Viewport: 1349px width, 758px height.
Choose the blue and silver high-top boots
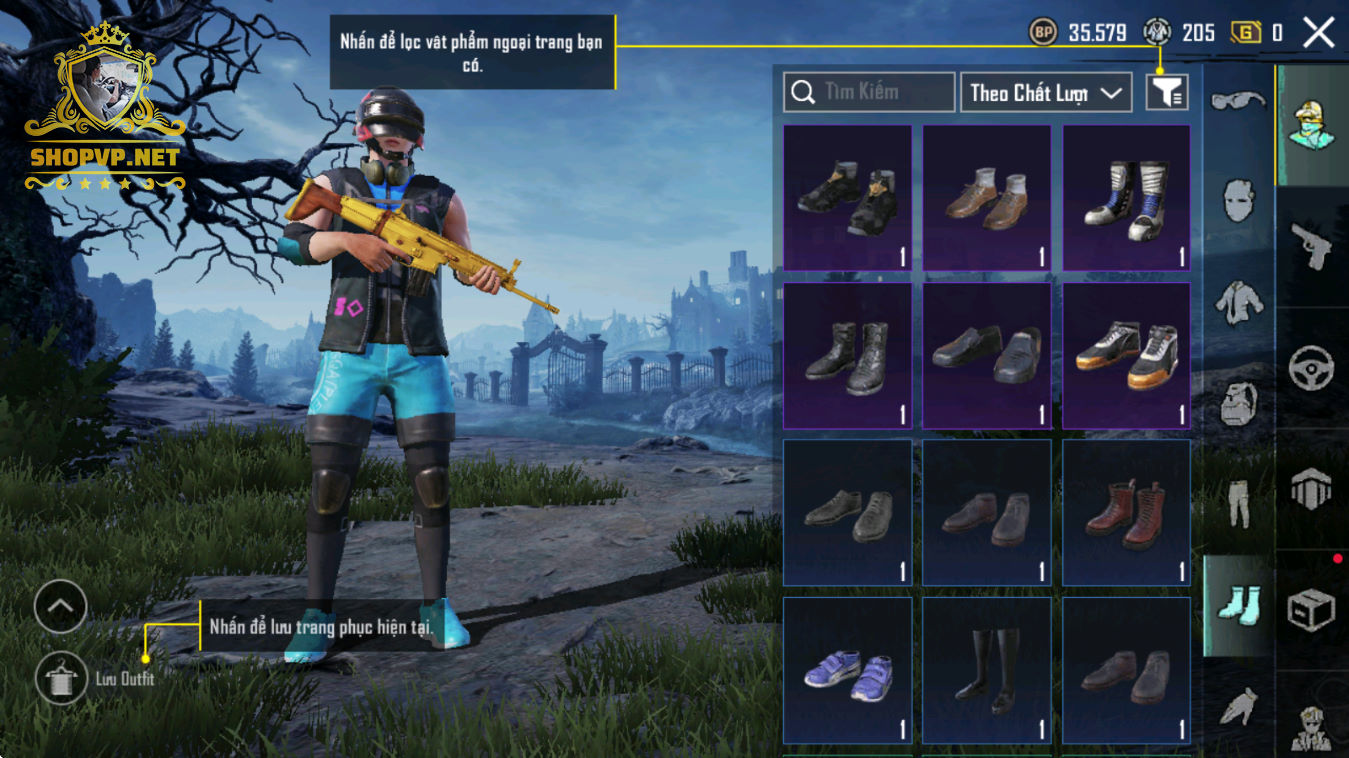[x=1126, y=197]
